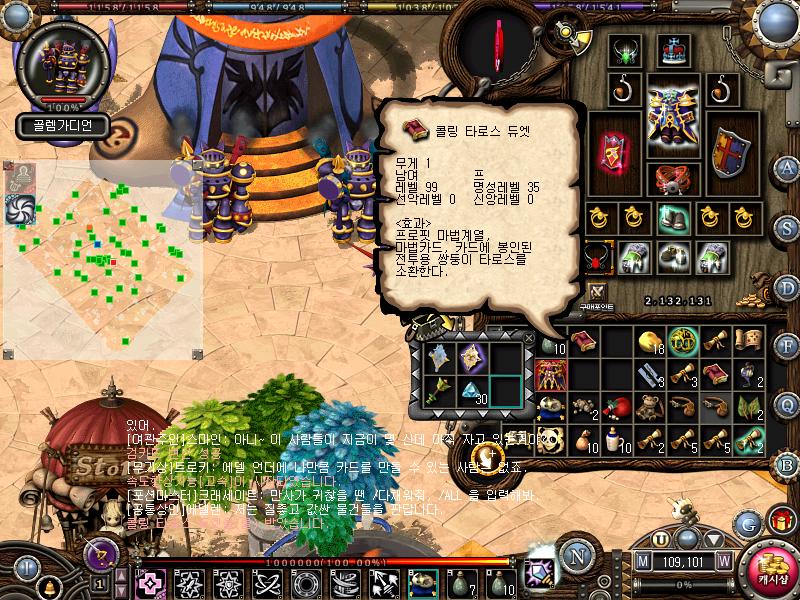Click the round F side button

[x=788, y=346]
